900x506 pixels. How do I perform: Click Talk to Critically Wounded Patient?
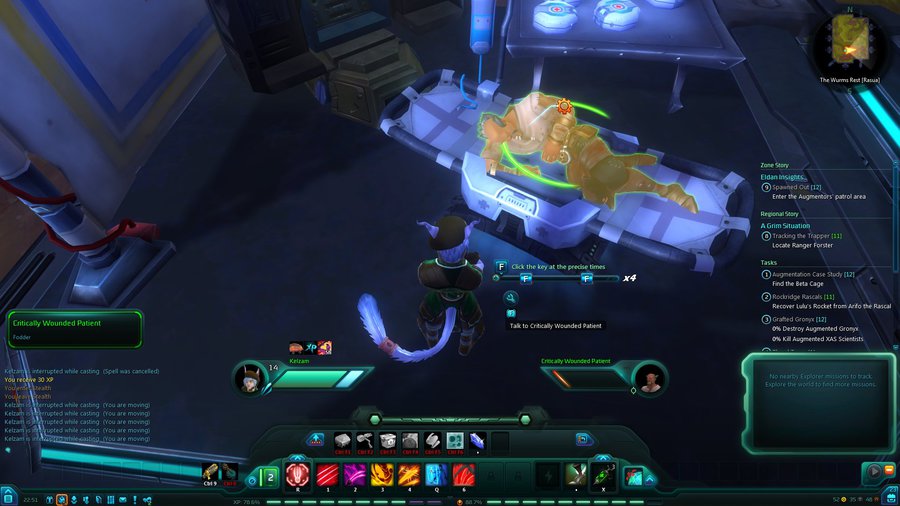click(x=556, y=326)
